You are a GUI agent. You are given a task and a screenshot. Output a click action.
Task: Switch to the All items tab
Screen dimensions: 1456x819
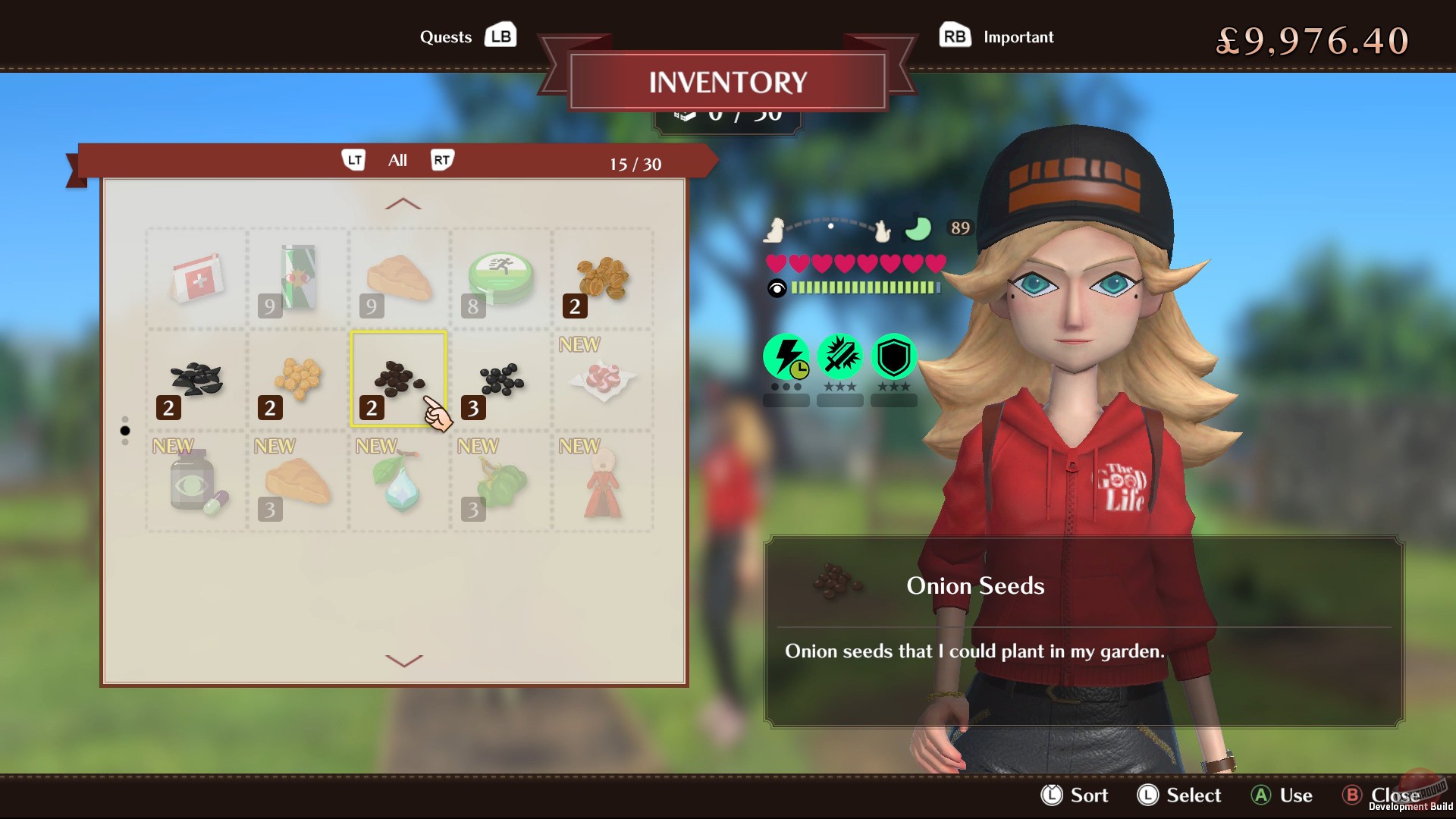[397, 160]
